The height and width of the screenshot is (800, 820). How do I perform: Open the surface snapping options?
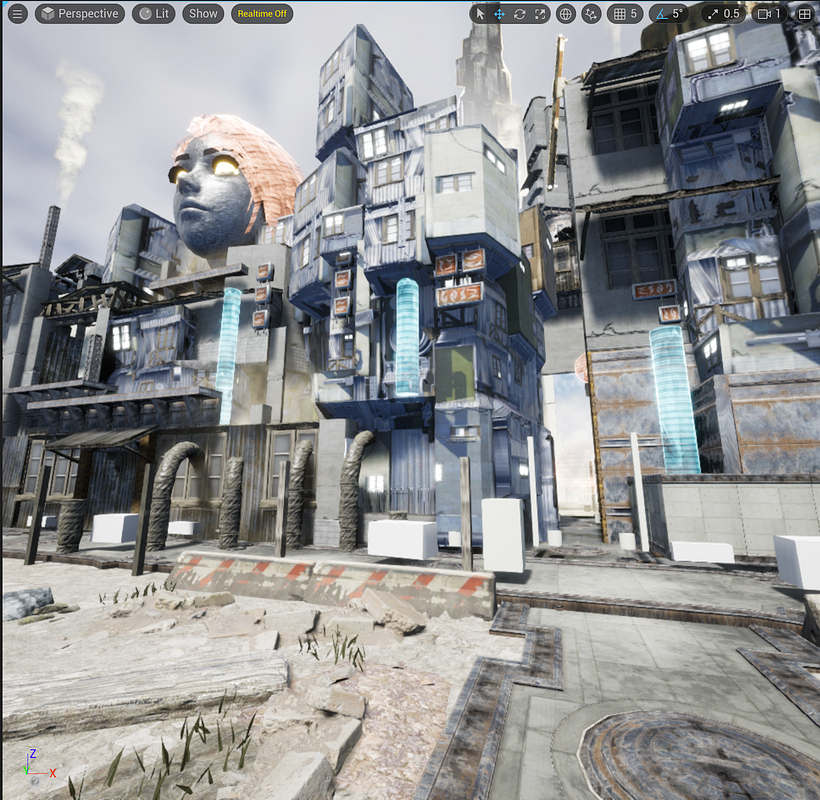coord(591,14)
